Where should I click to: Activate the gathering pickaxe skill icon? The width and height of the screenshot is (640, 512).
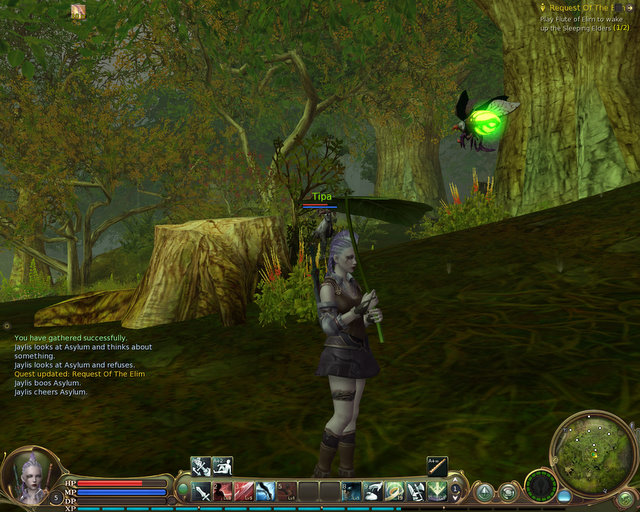pyautogui.click(x=200, y=466)
